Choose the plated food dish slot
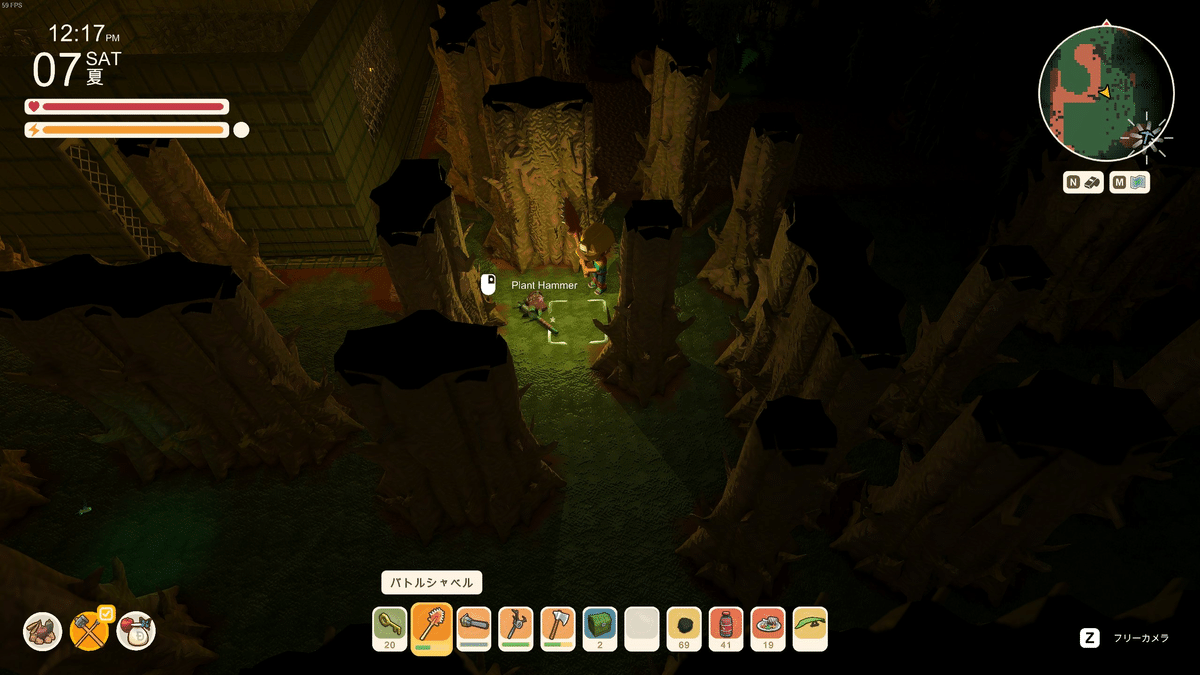1200x675 pixels. tap(768, 627)
